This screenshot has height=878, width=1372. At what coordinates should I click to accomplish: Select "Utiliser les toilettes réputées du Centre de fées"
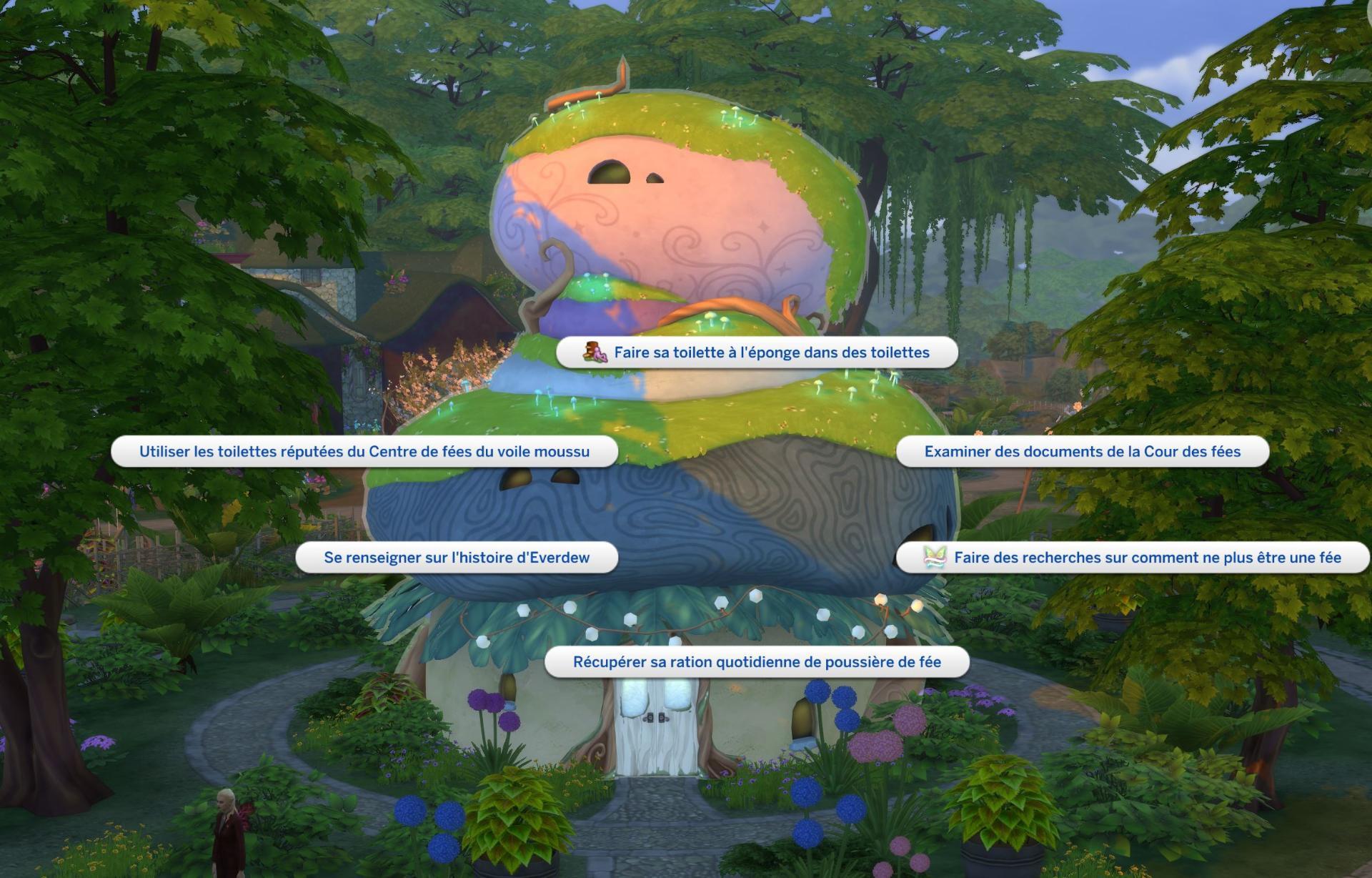tap(364, 452)
